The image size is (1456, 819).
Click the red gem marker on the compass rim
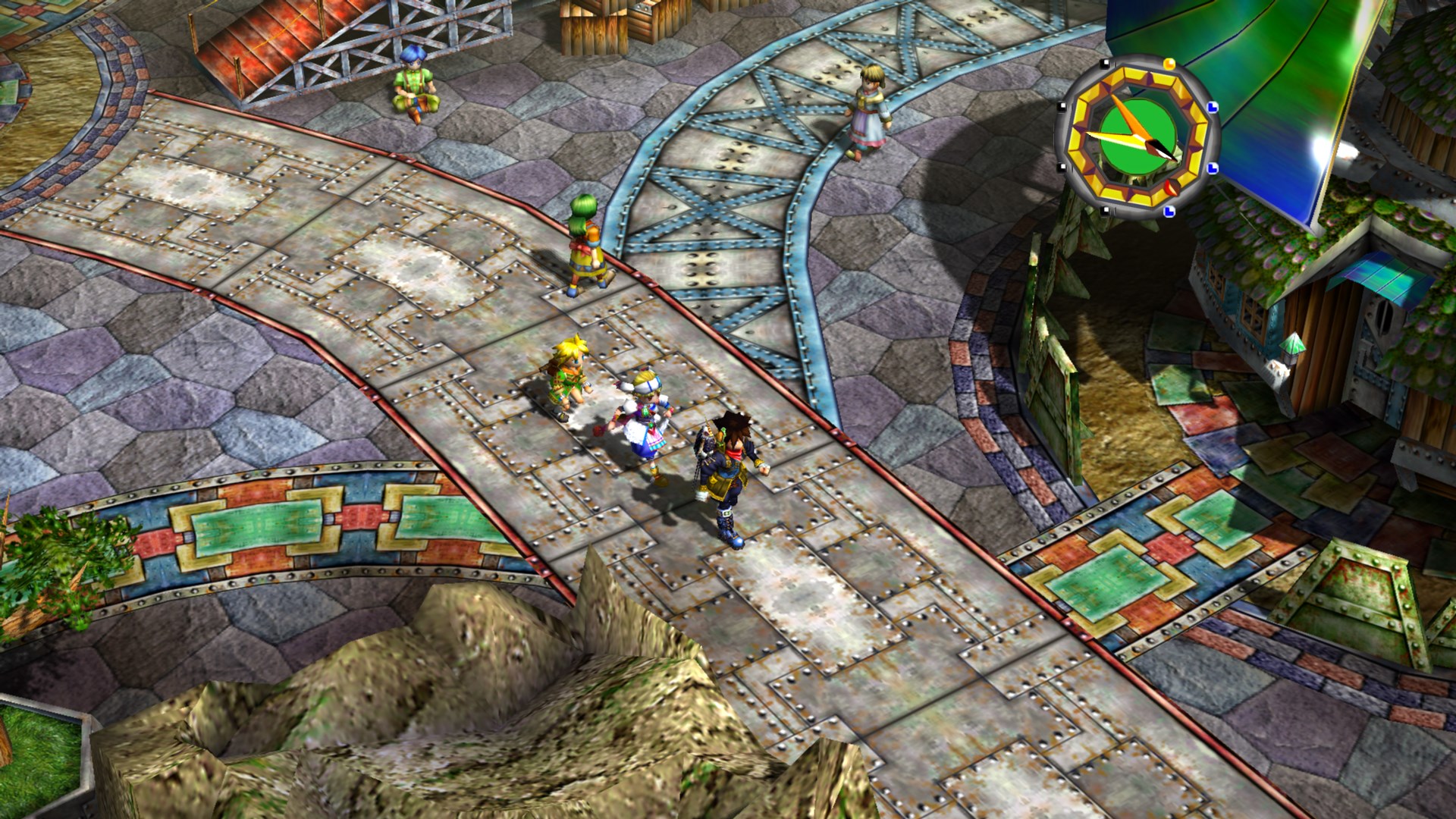coord(1171,187)
